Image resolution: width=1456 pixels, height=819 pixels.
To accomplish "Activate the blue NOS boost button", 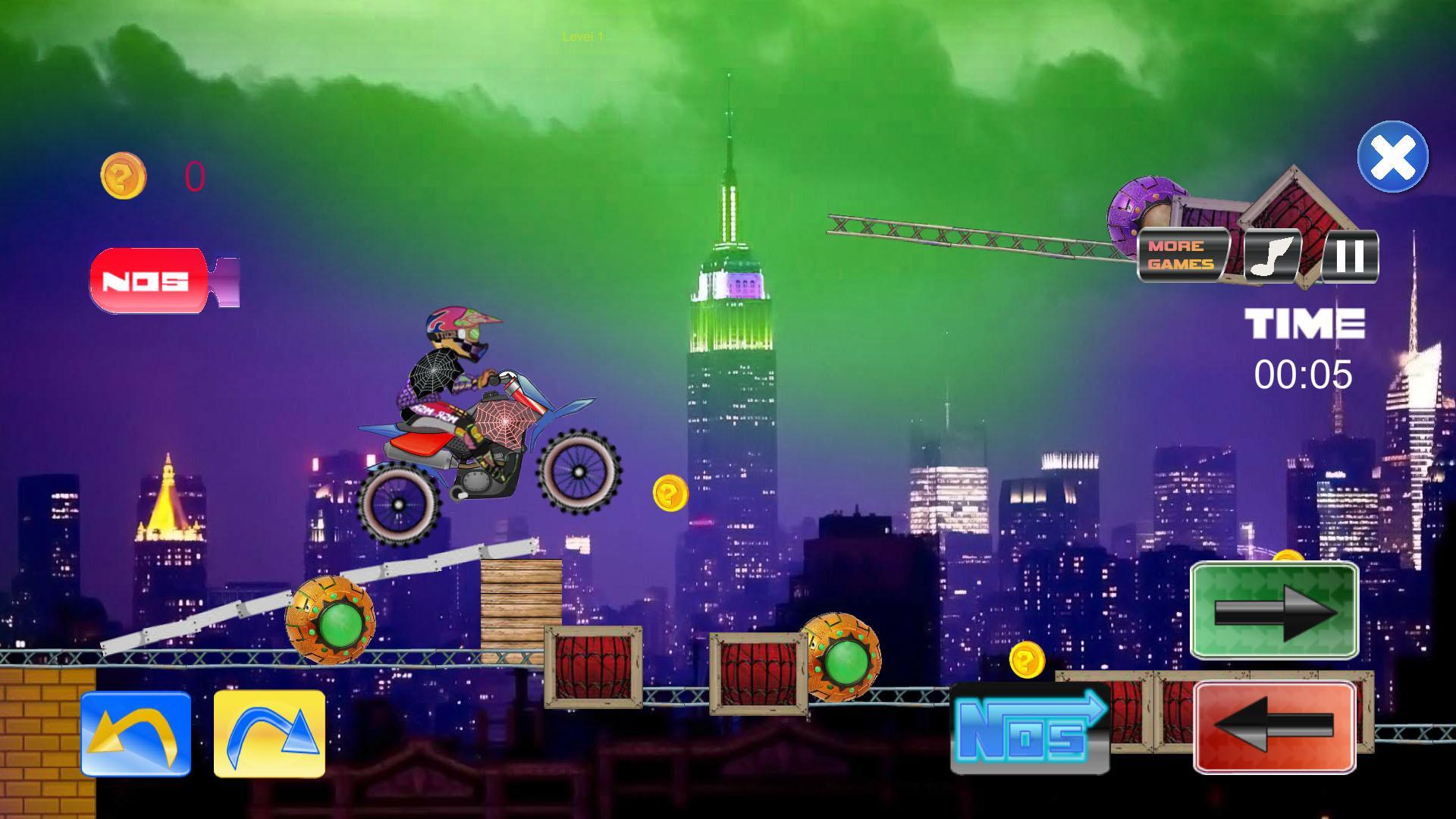I will tap(1028, 728).
